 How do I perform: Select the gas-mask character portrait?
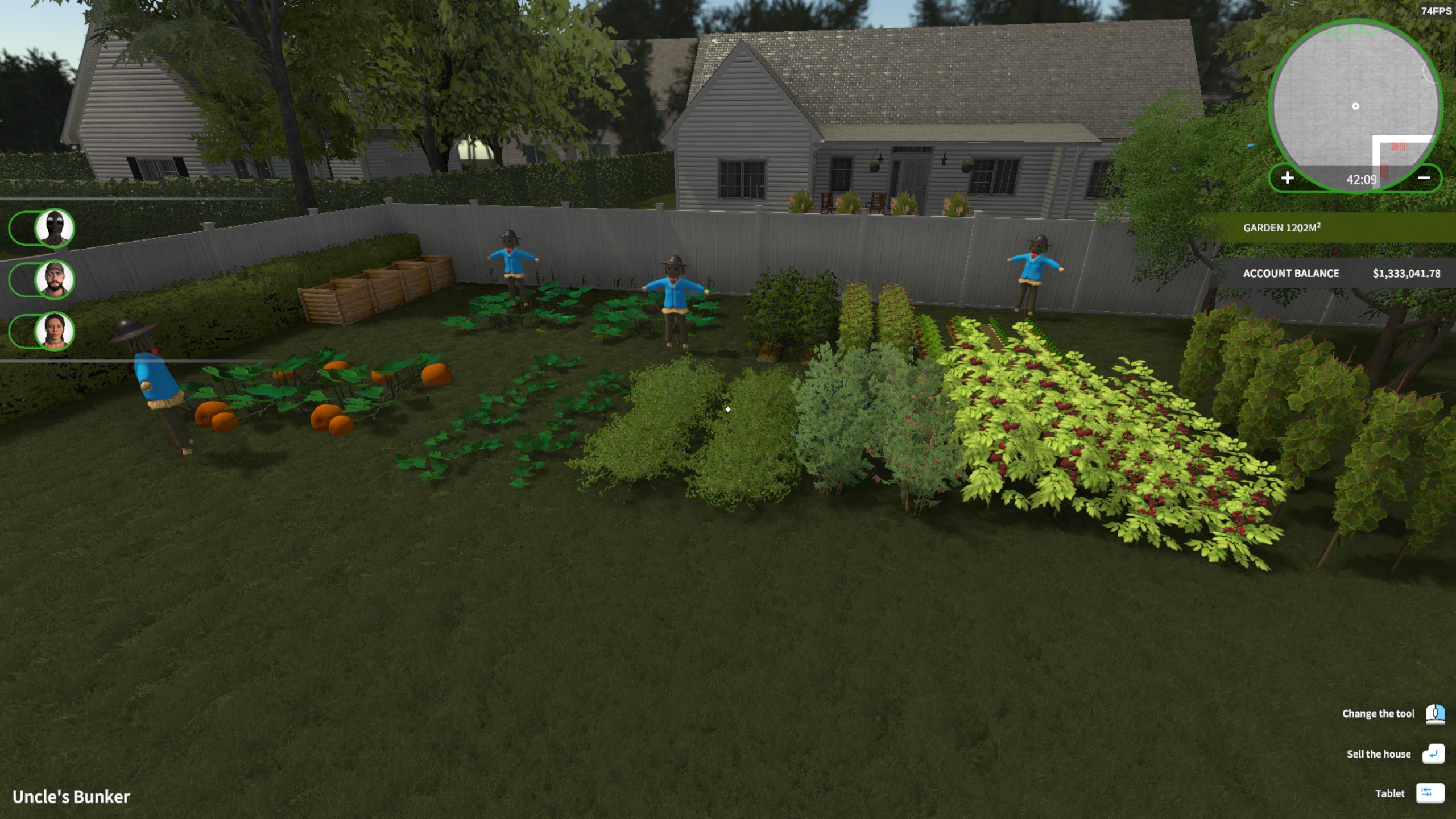[x=53, y=227]
